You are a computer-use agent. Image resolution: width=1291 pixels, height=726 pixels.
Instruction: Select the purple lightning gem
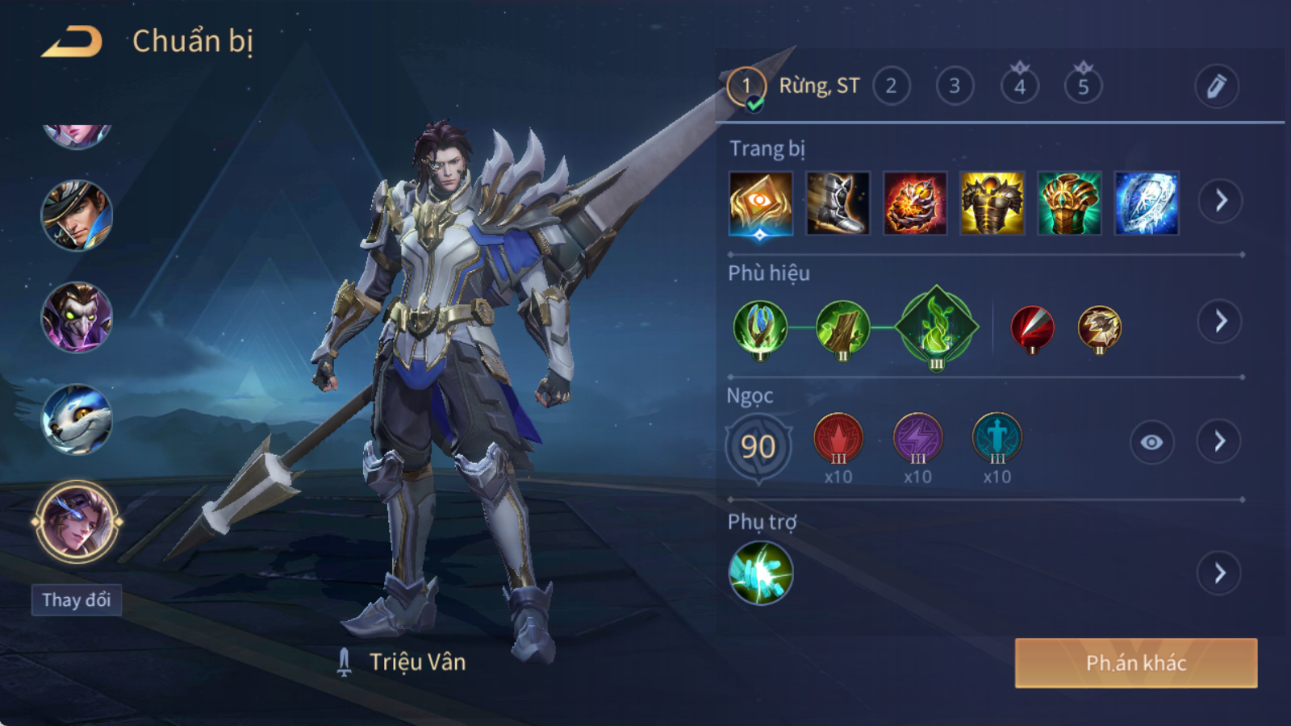pyautogui.click(x=917, y=439)
